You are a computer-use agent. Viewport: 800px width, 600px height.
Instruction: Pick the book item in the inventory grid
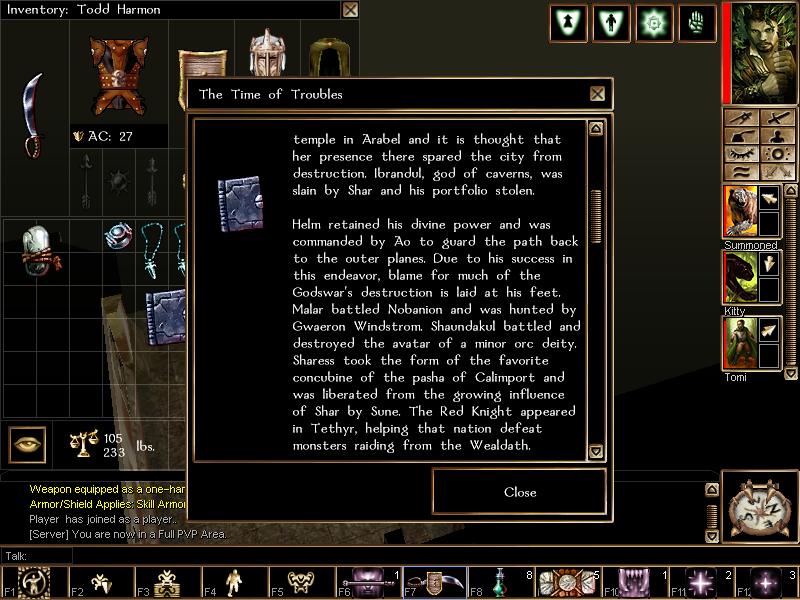pos(167,314)
